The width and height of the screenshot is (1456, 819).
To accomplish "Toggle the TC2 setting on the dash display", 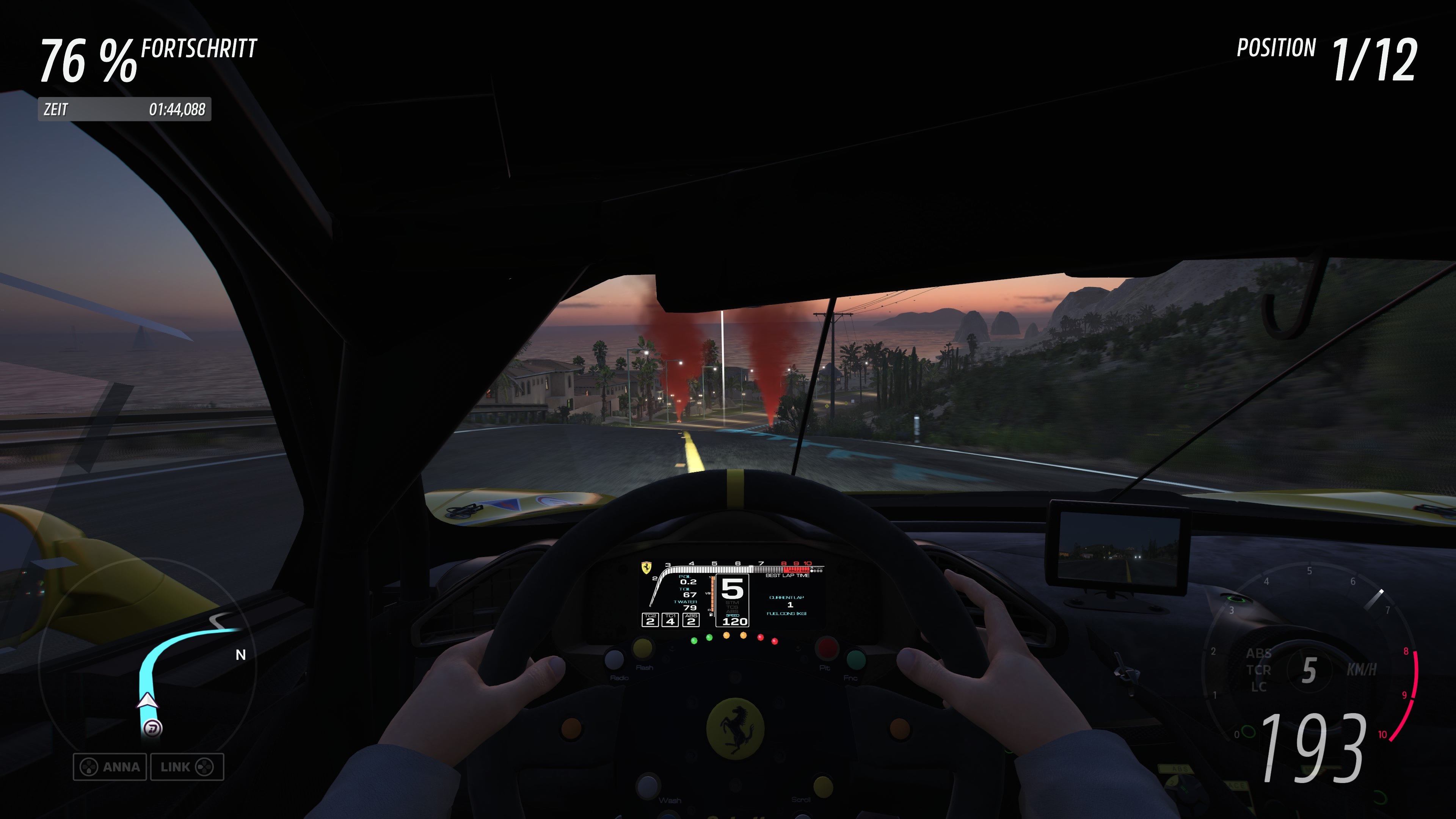I will pos(650,620).
